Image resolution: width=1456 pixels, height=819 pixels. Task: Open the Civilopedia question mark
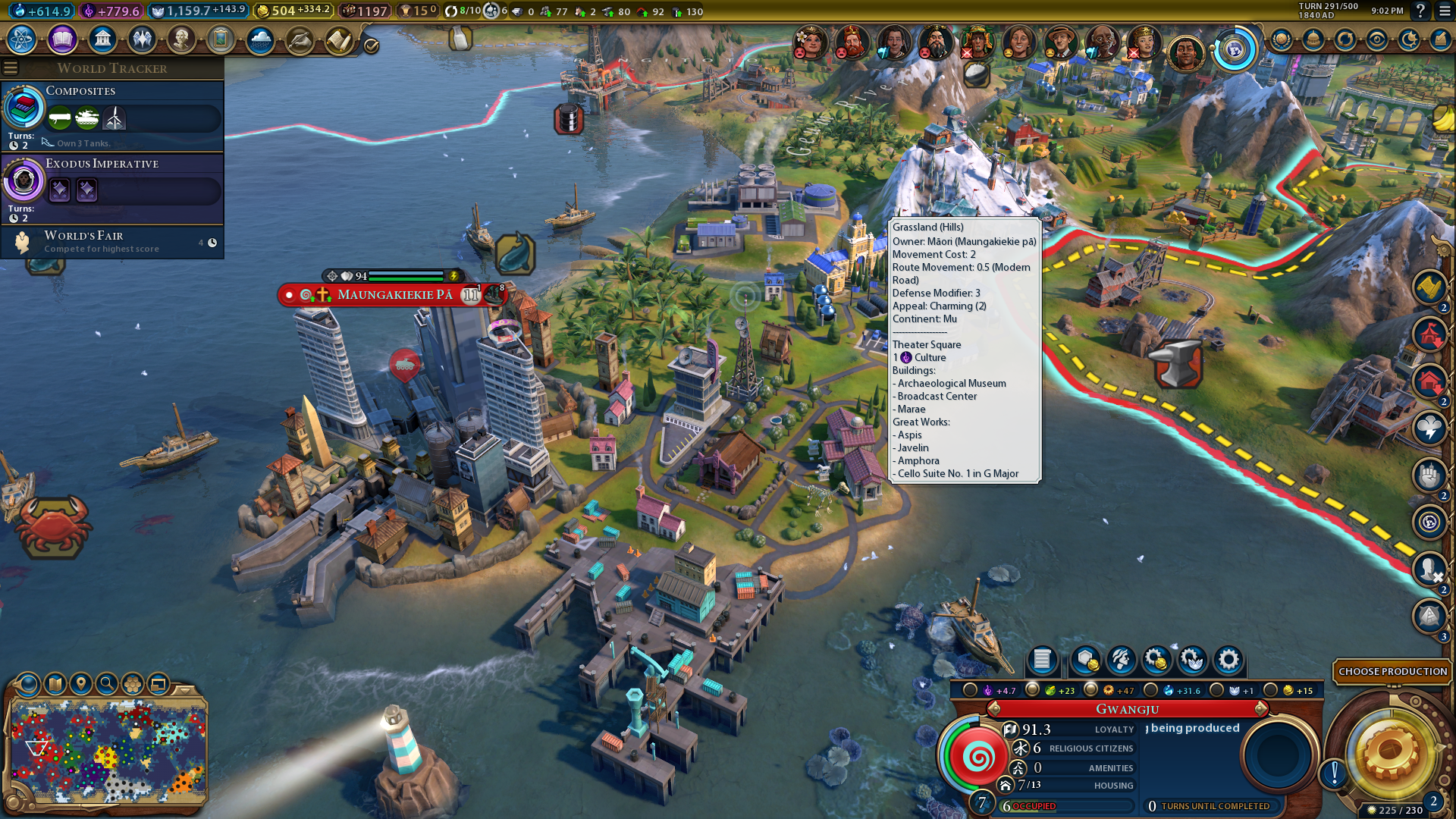pos(1420,11)
